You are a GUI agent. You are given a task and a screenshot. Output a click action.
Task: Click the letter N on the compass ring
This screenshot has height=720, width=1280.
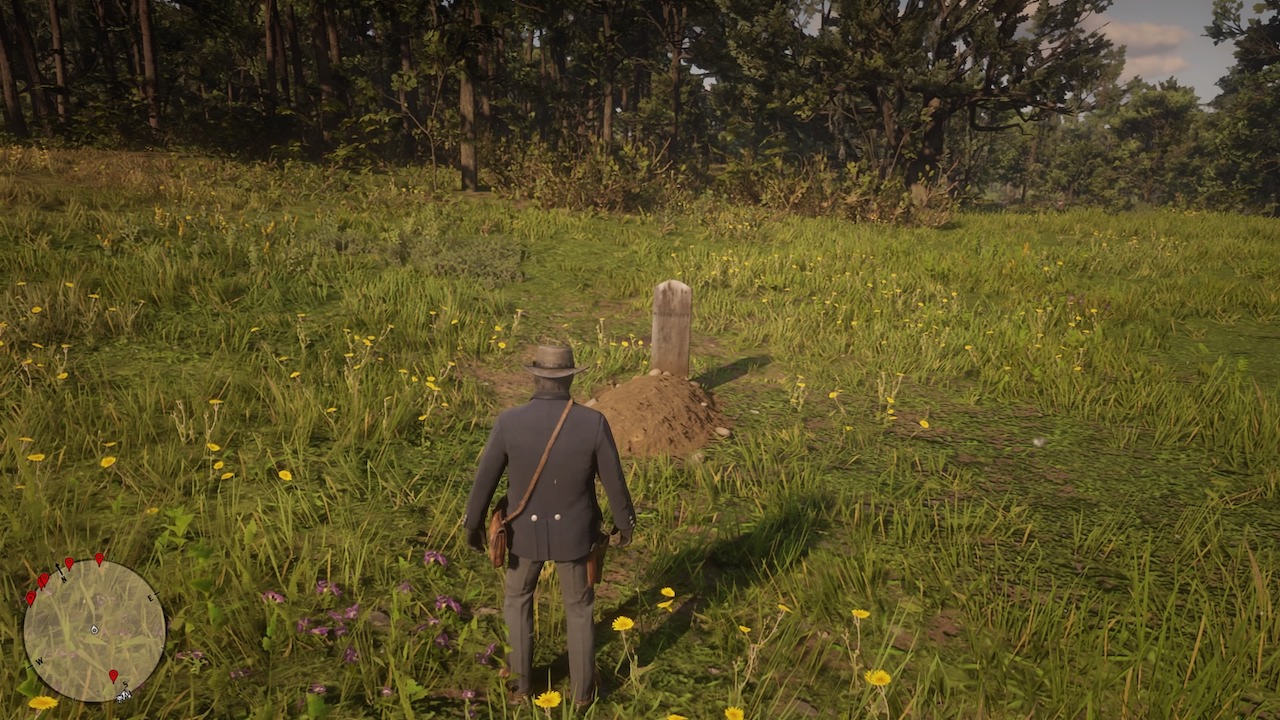coord(64,580)
